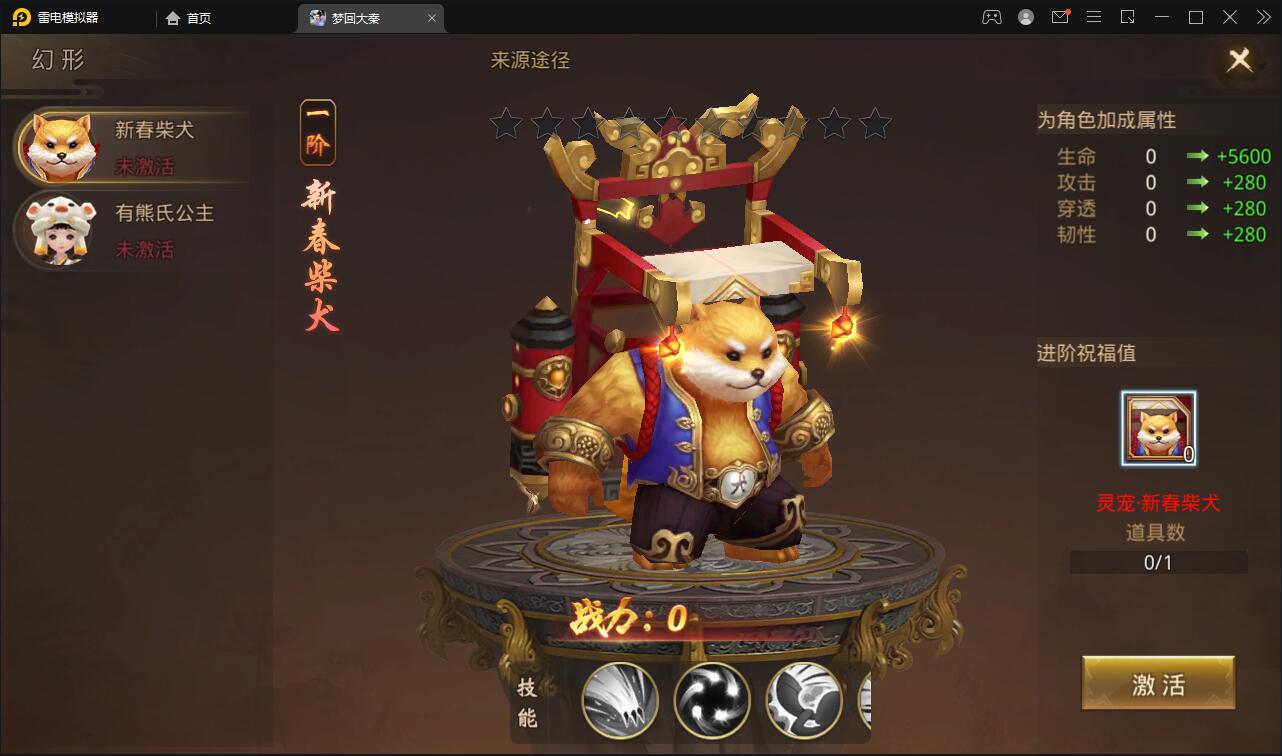The width and height of the screenshot is (1282, 756).
Task: Click the 雷电模拟器 logo icon
Action: tap(22, 17)
